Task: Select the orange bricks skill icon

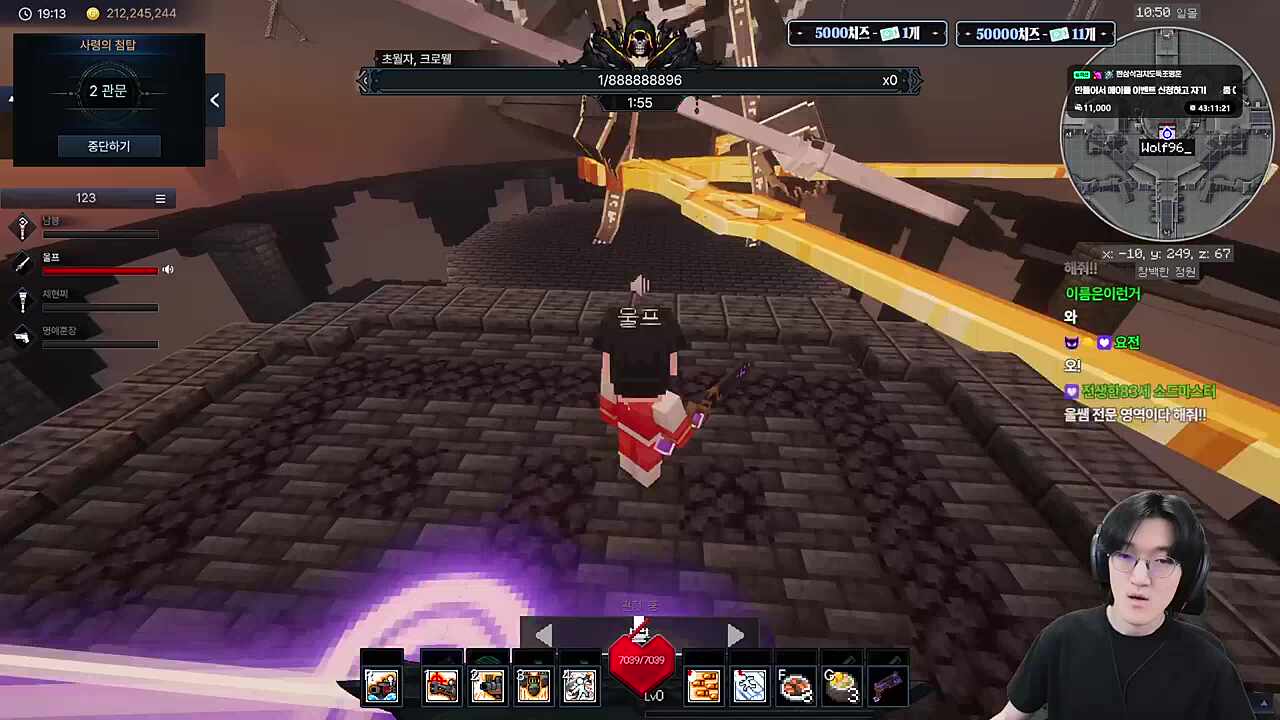Action: click(x=703, y=686)
